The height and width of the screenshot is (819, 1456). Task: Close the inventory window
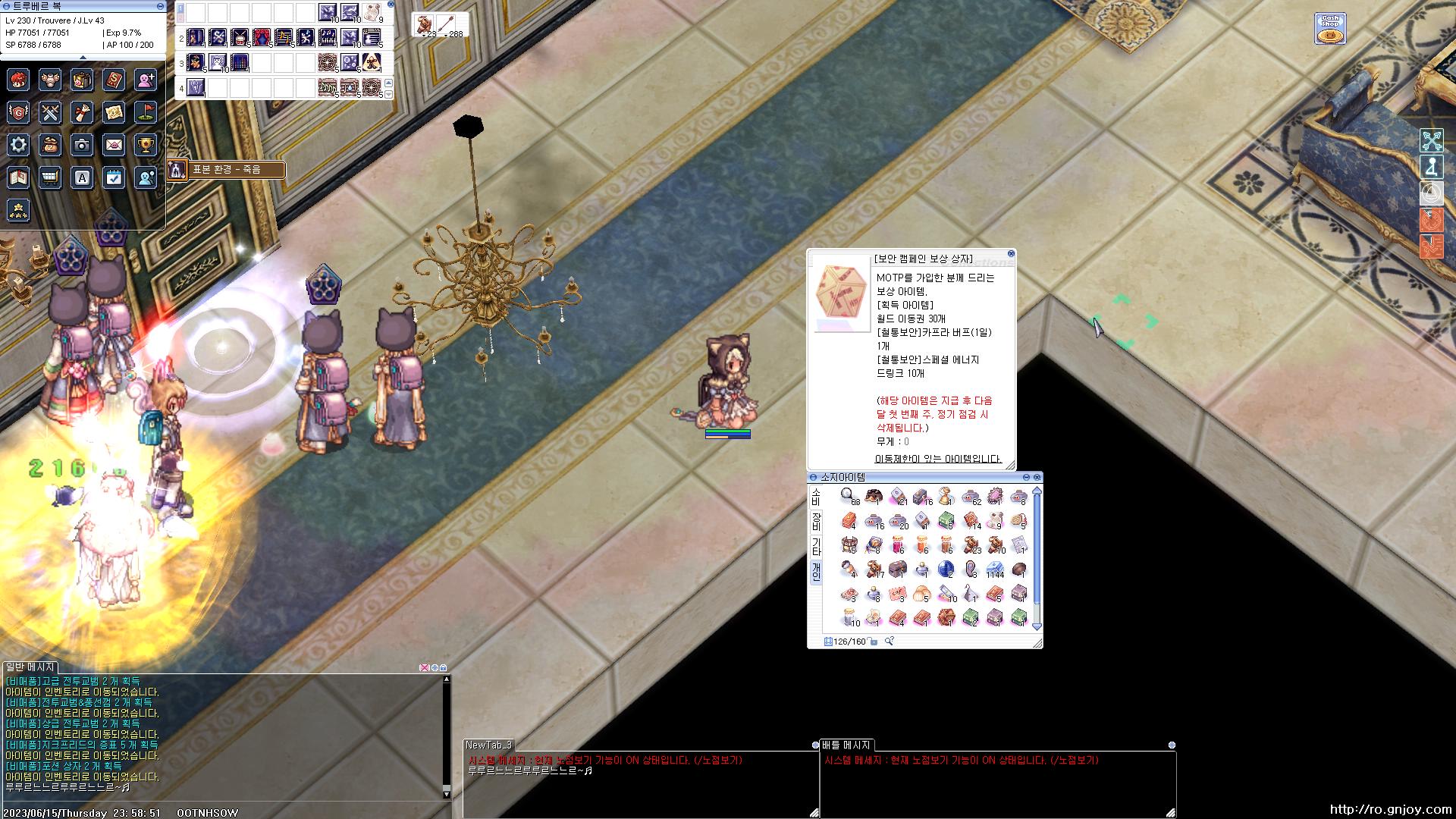pyautogui.click(x=1037, y=477)
